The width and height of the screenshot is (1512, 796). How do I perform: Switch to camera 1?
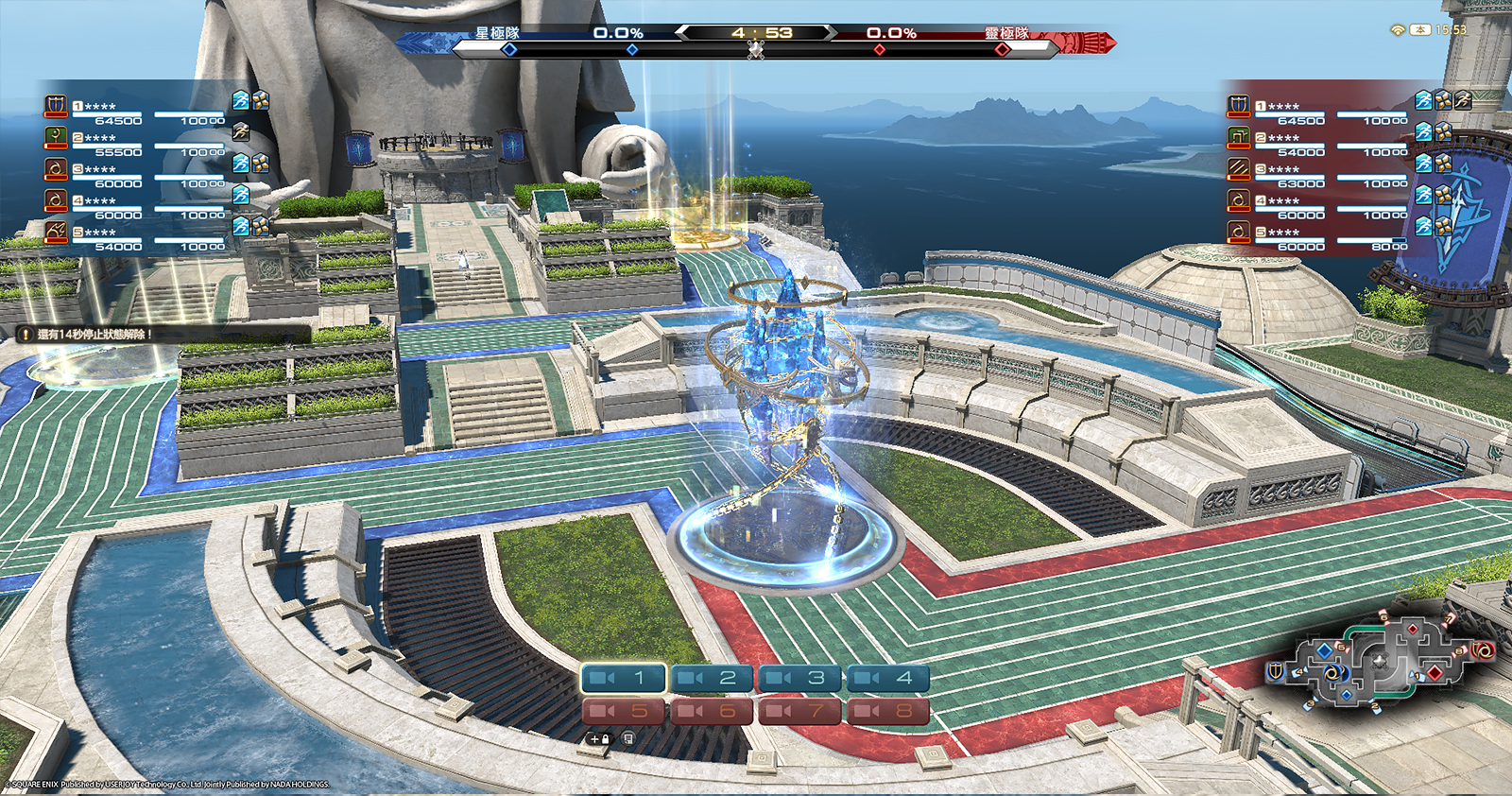(624, 678)
